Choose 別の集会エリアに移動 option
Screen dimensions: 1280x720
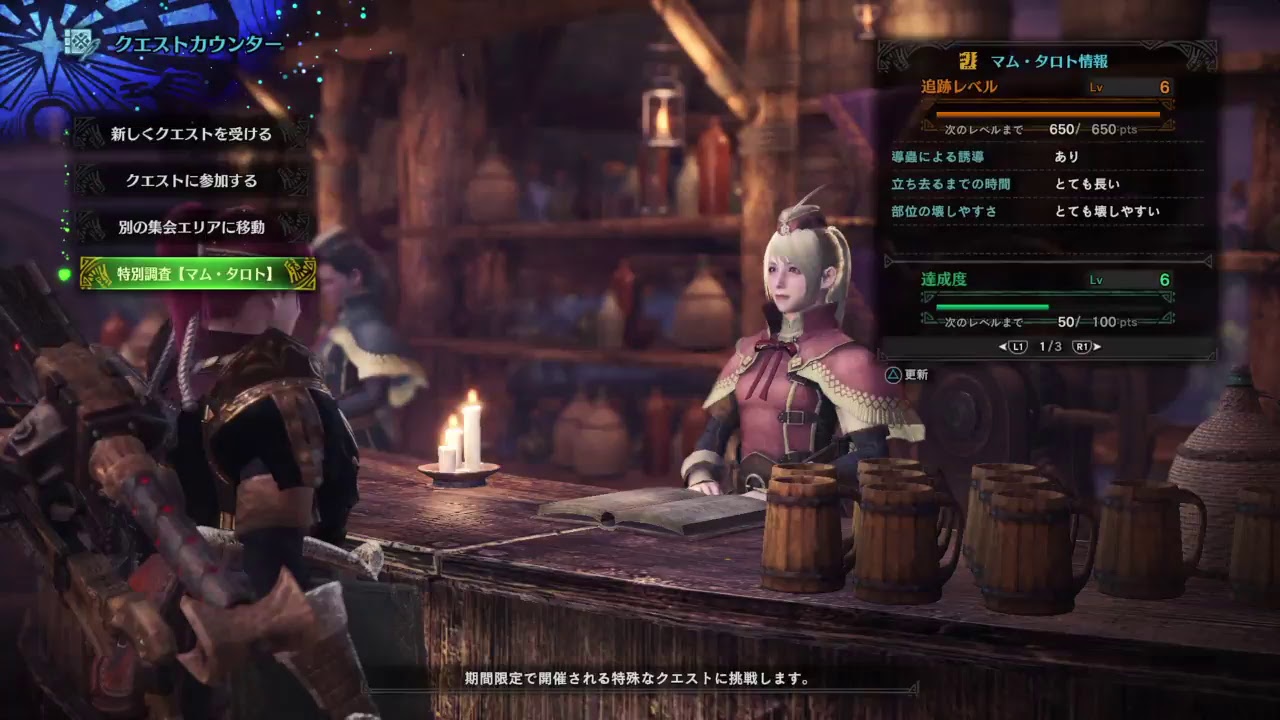[190, 228]
